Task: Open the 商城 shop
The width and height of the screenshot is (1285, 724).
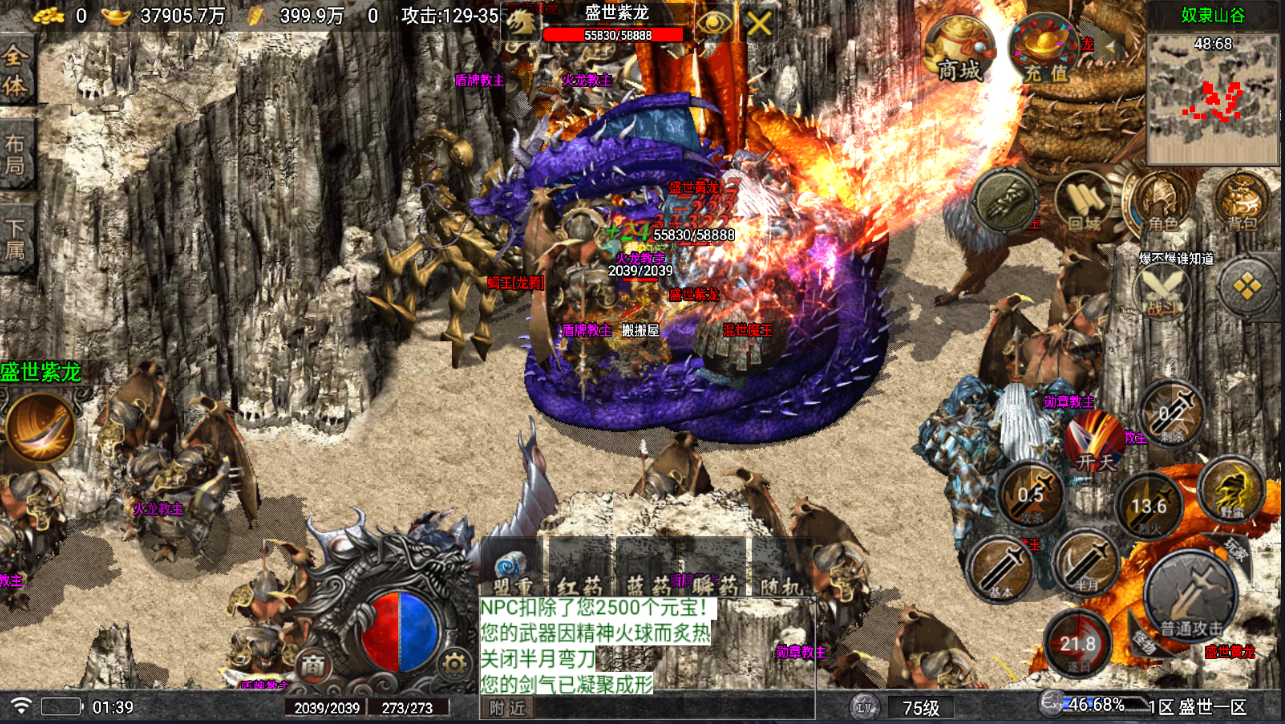Action: pos(959,50)
